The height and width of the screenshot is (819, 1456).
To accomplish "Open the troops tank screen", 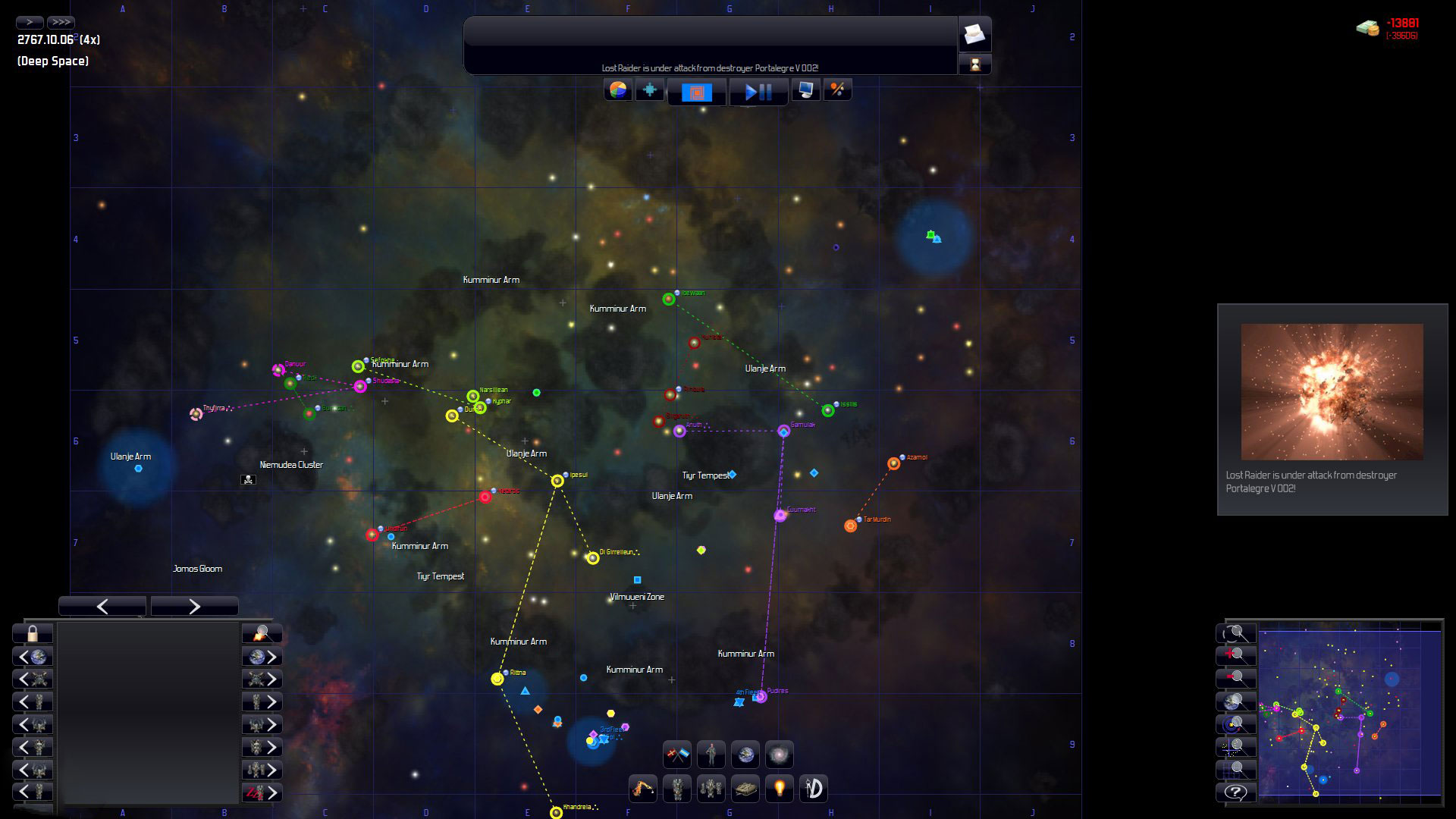I will [x=745, y=789].
